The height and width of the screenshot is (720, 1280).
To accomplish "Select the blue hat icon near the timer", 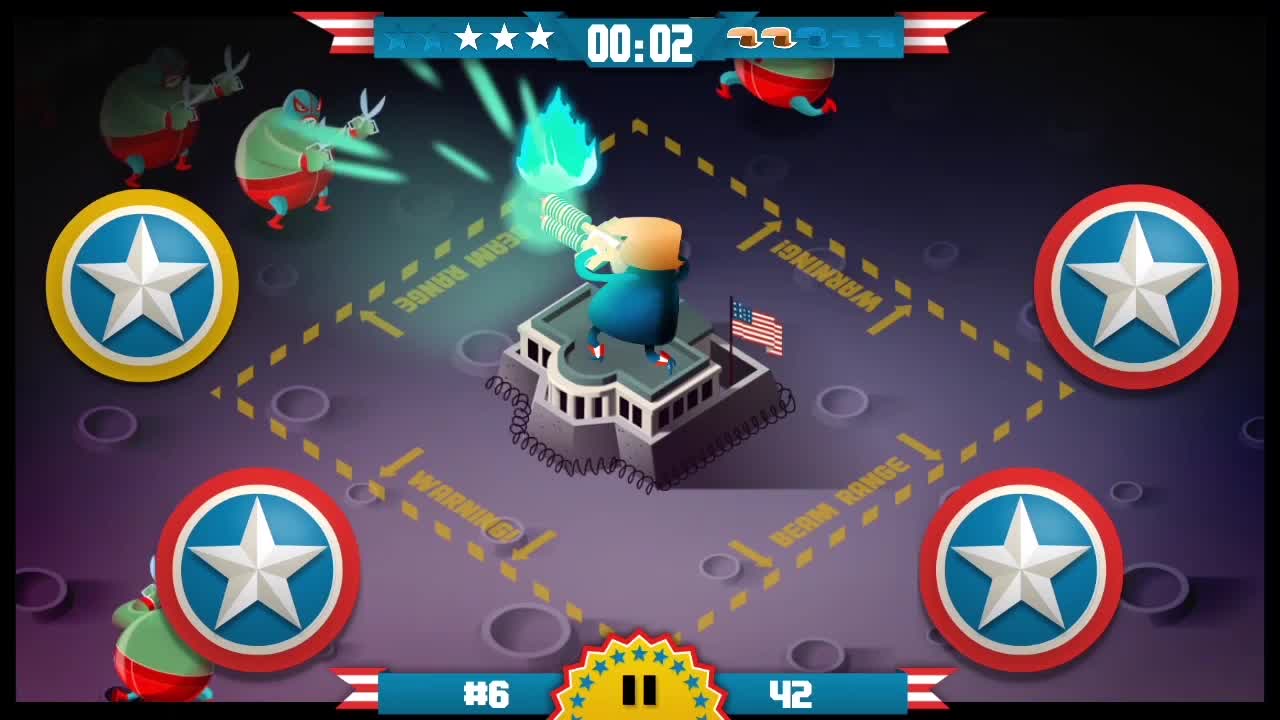I will (x=815, y=38).
